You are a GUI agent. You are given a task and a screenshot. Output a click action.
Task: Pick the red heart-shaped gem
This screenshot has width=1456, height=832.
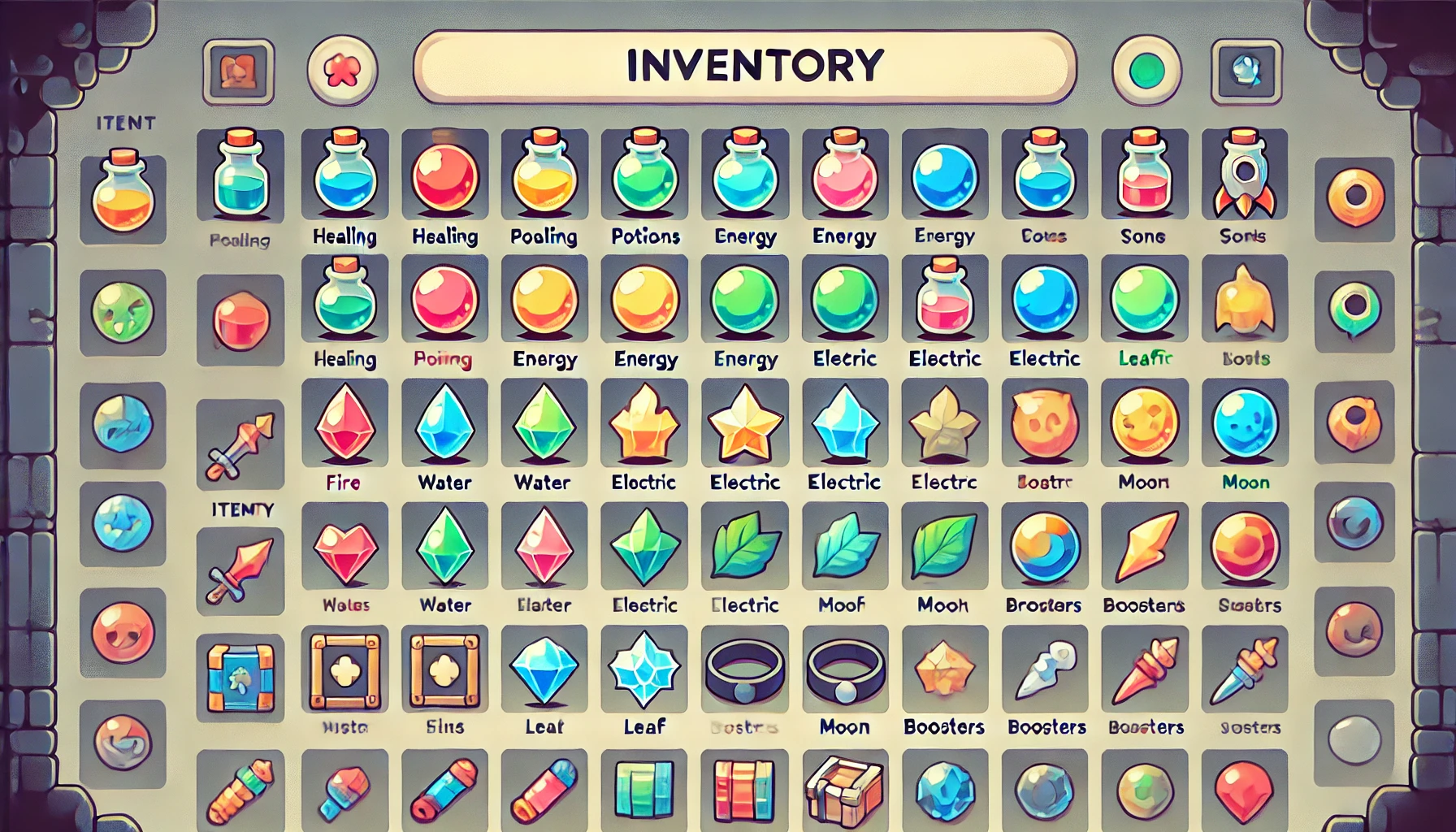[x=344, y=547]
